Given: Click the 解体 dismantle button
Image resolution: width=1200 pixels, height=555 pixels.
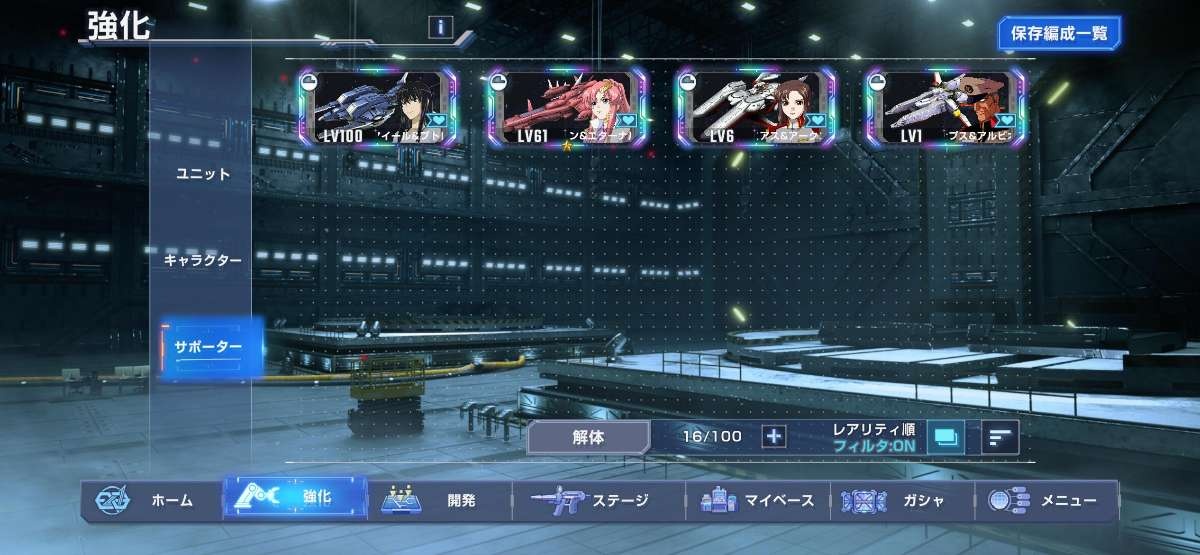Looking at the screenshot, I should pos(588,436).
